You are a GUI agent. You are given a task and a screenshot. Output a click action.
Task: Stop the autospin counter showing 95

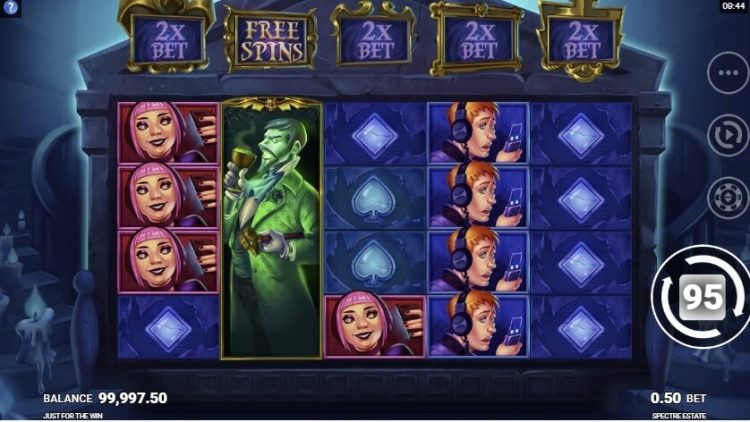tap(700, 295)
